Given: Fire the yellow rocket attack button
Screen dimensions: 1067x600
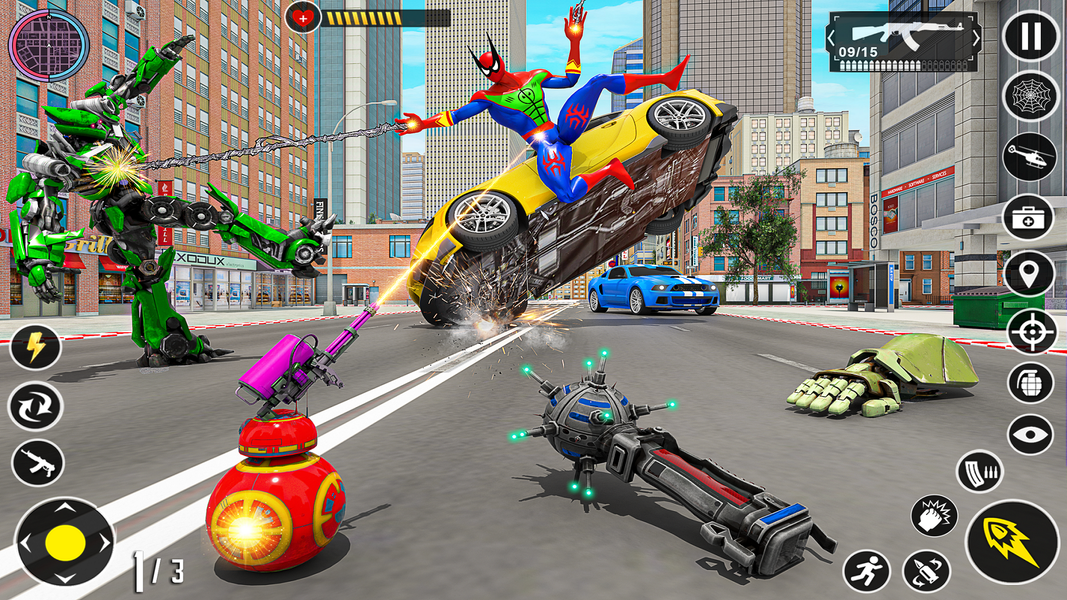Looking at the screenshot, I should point(1011,541).
